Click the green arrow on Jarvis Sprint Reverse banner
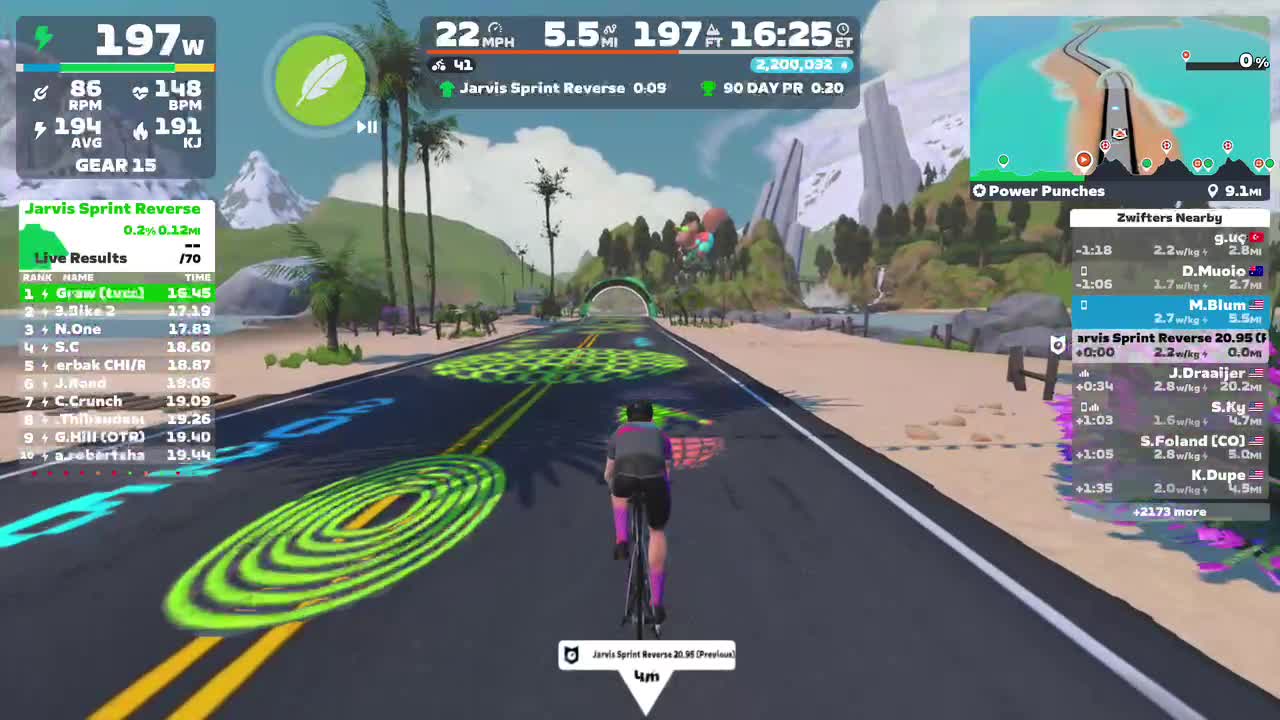1280x720 pixels. click(448, 88)
